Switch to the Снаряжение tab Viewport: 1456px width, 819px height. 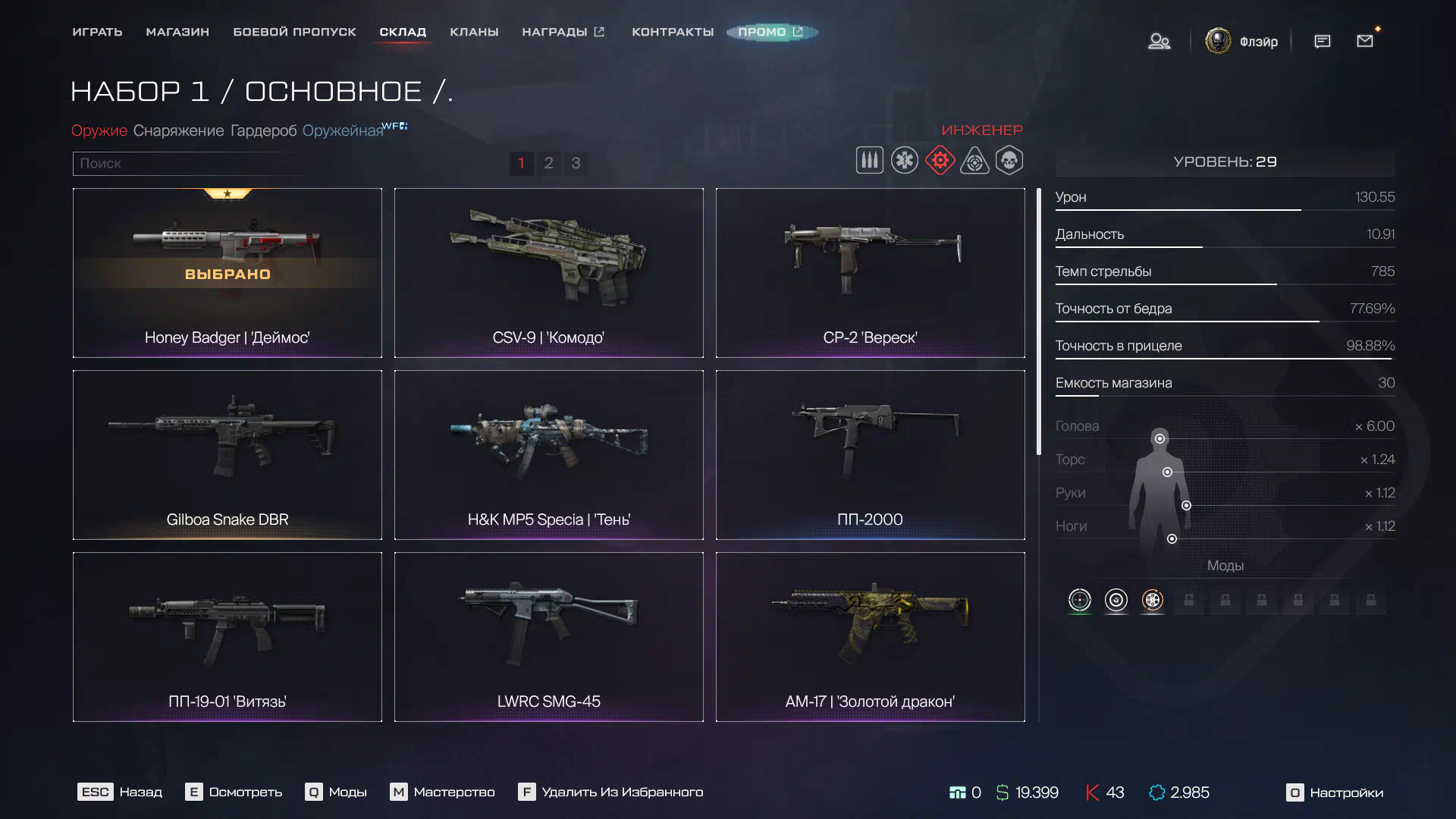coord(178,130)
